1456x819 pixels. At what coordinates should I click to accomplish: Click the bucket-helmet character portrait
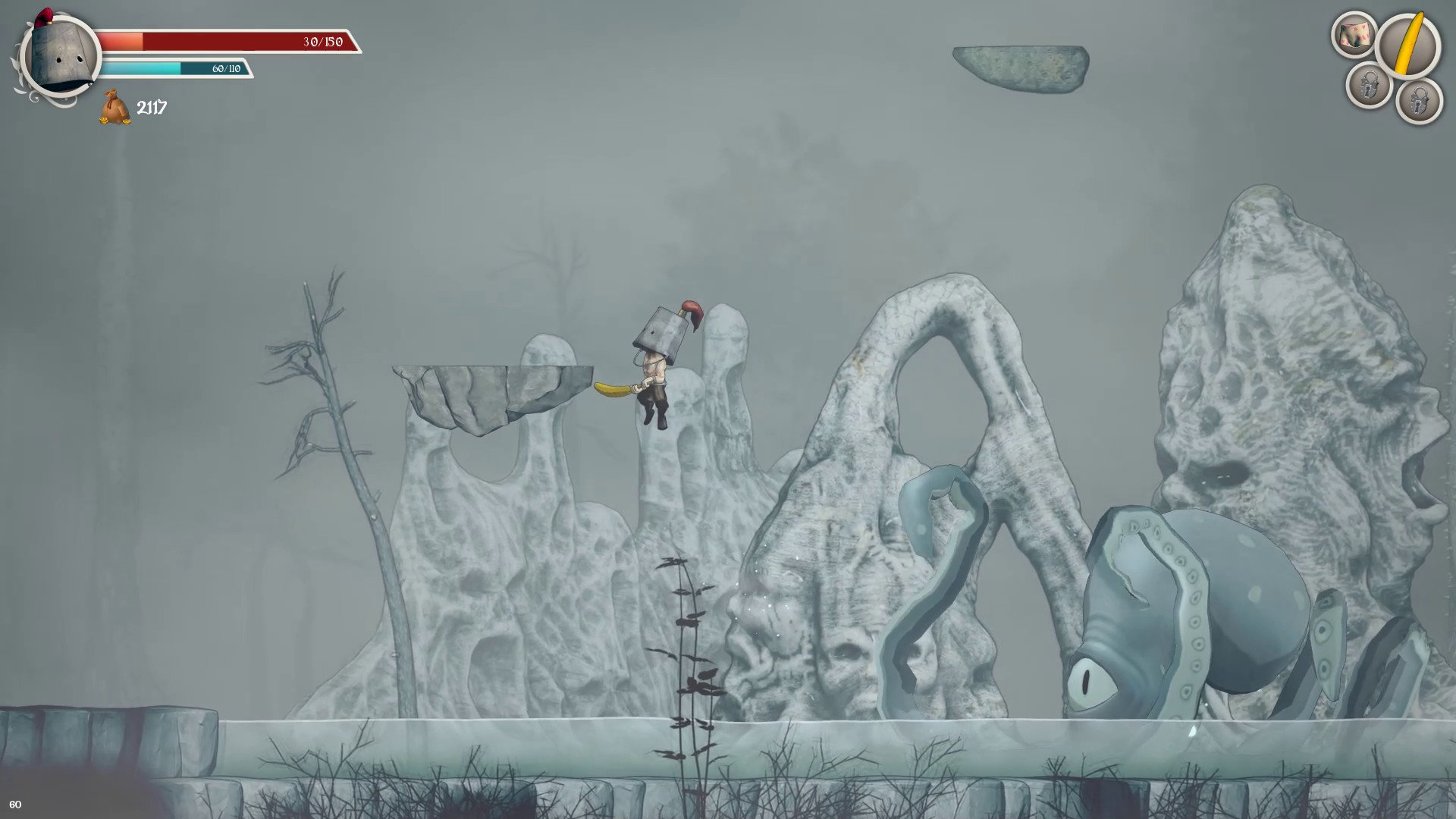point(61,55)
